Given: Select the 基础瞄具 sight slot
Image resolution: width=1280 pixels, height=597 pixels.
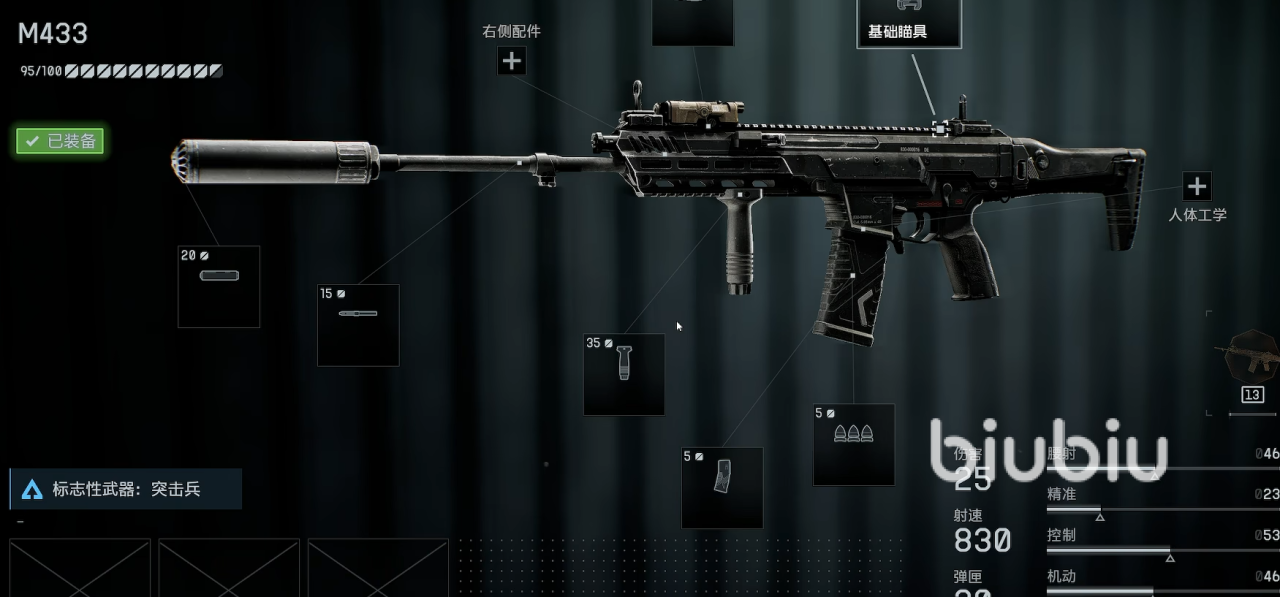Looking at the screenshot, I should click(908, 23).
